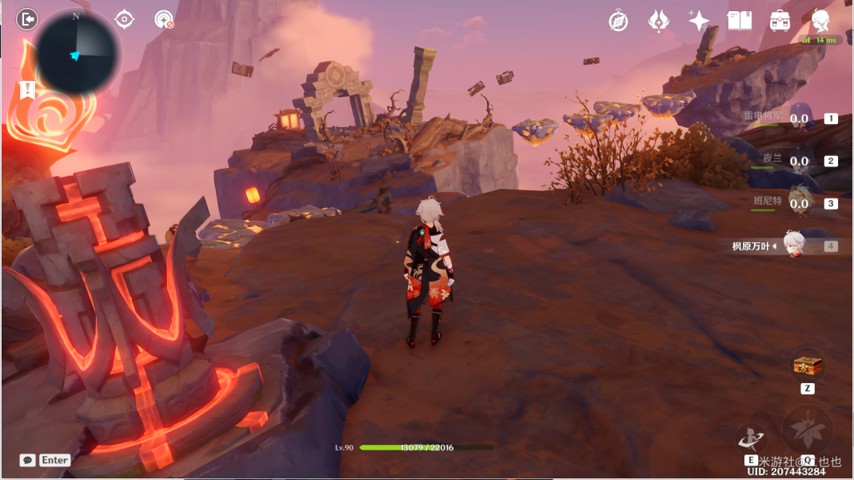Activate the elemental burst maple leaf icon
854x480 pixels.
click(x=806, y=430)
